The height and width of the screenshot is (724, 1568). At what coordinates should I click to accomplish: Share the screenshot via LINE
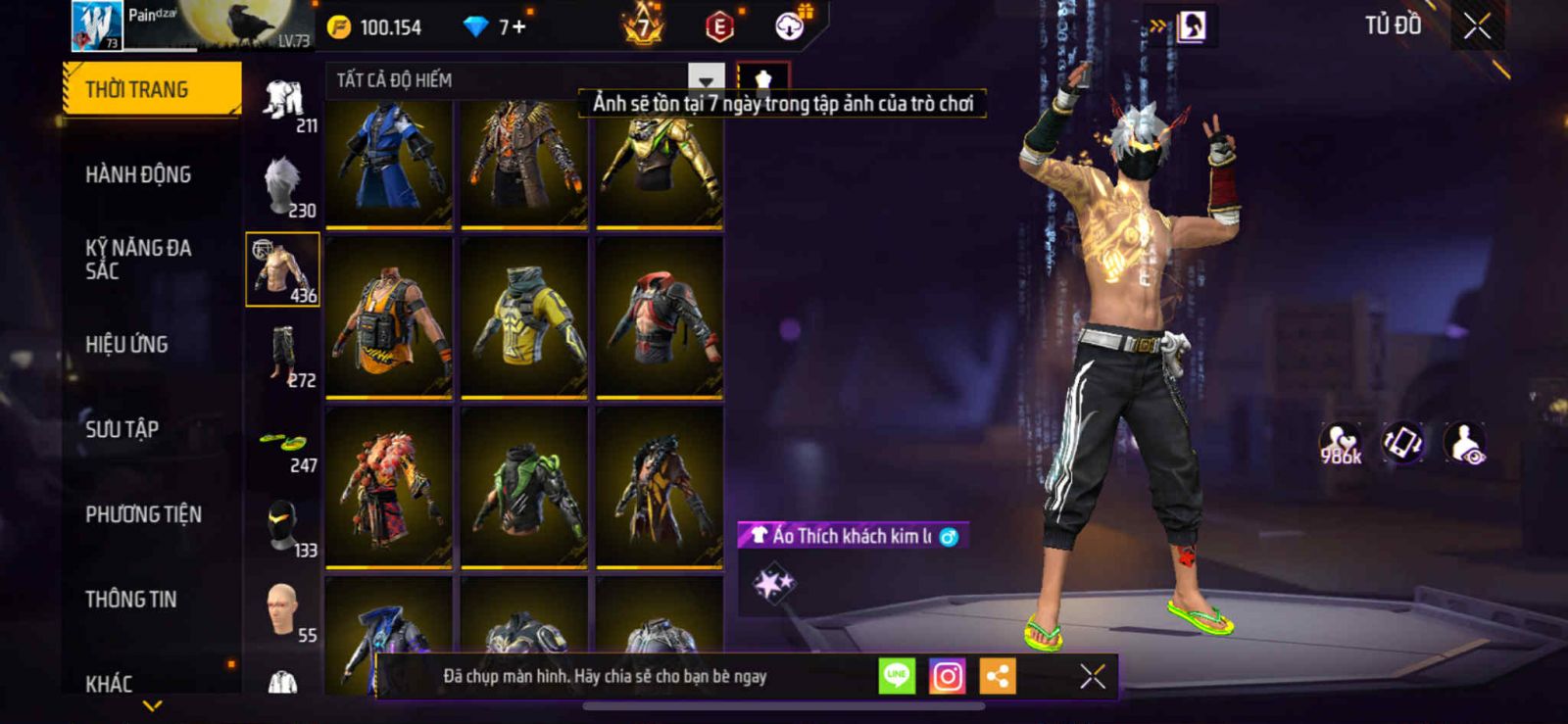pos(897,676)
